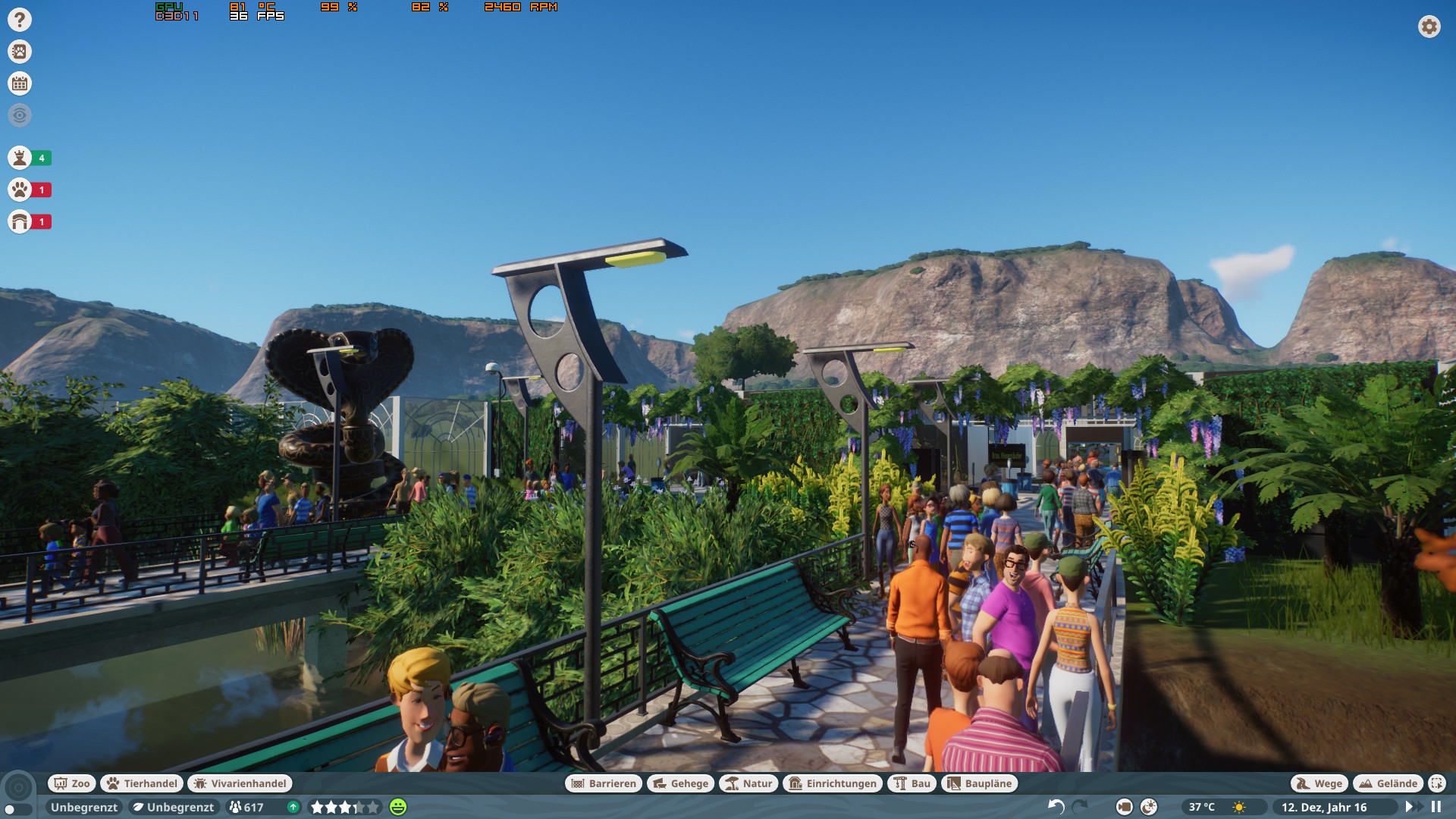Open the calendar icon panel
Image resolution: width=1456 pixels, height=819 pixels.
20,83
